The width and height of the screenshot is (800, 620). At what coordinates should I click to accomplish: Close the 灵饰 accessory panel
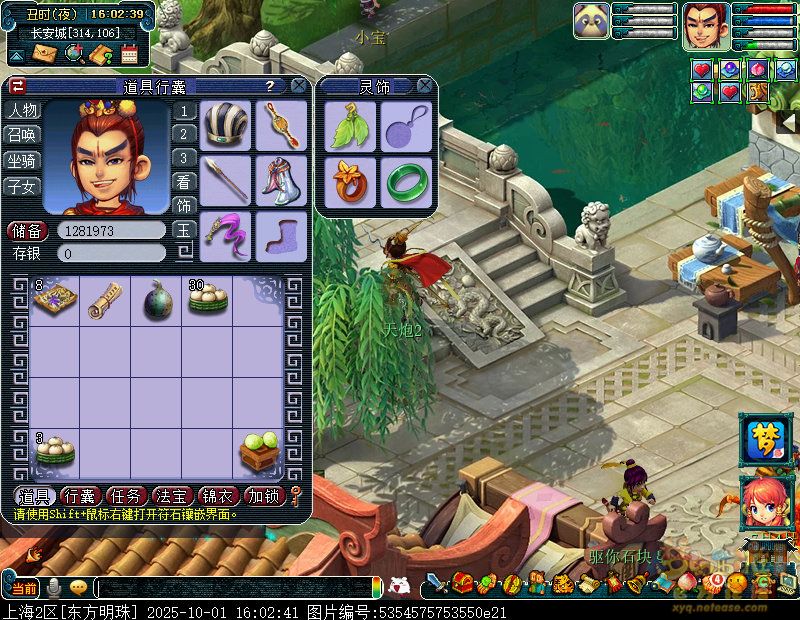tap(425, 86)
